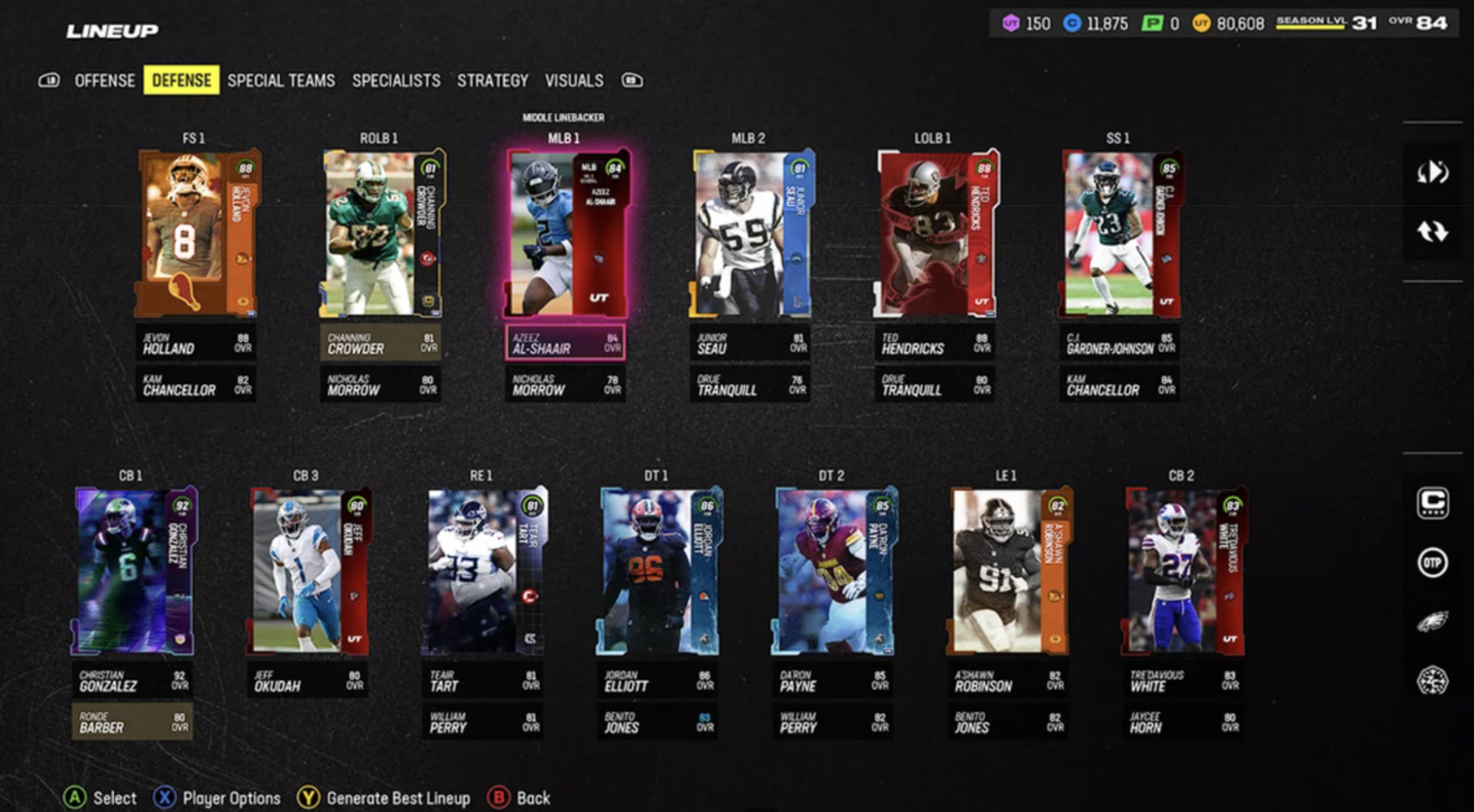Screen dimensions: 1474x812
Task: Select Tre'Davious White's CB 2 card
Action: click(x=1184, y=571)
